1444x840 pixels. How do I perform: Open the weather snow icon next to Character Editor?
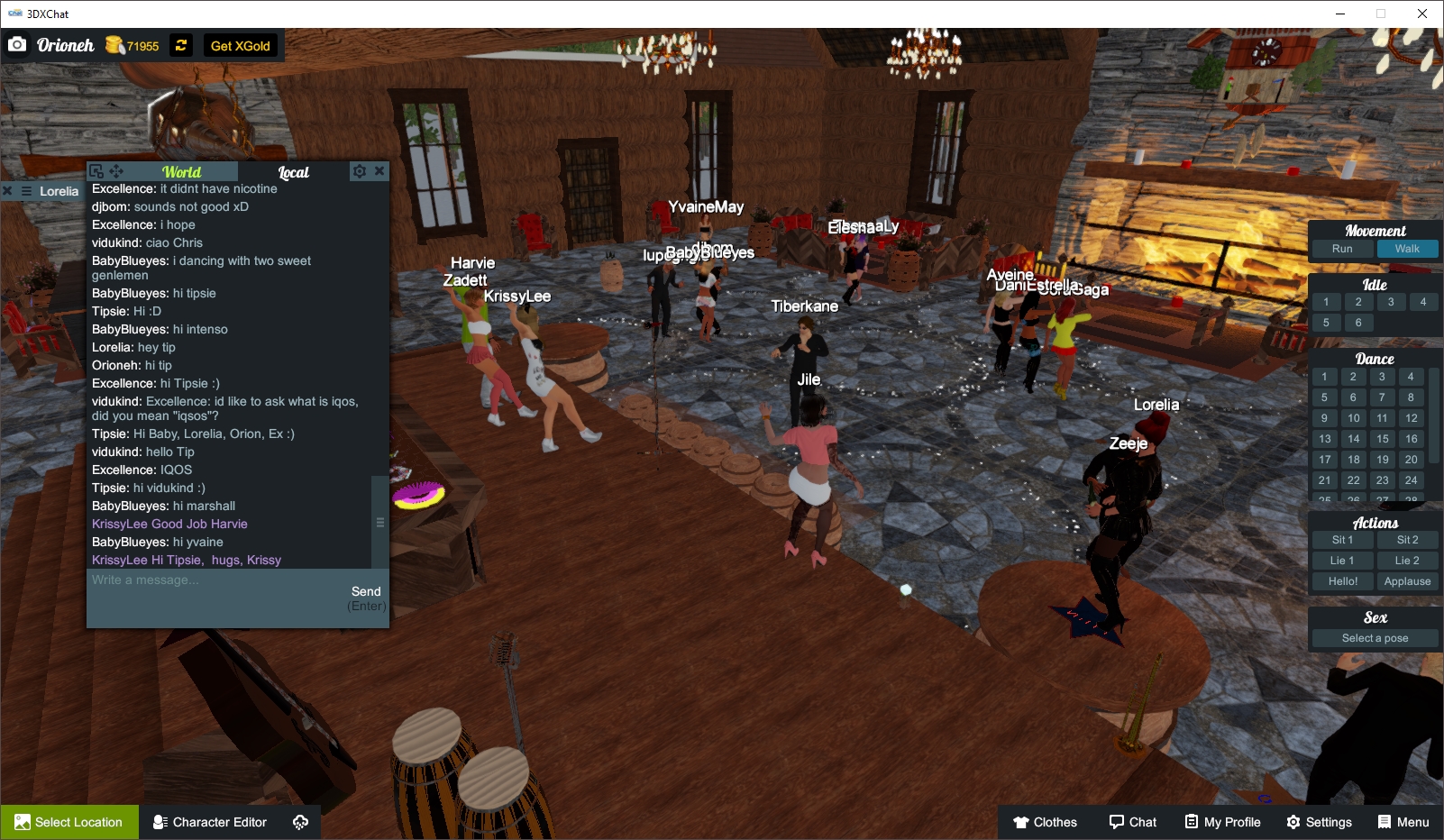[x=298, y=821]
